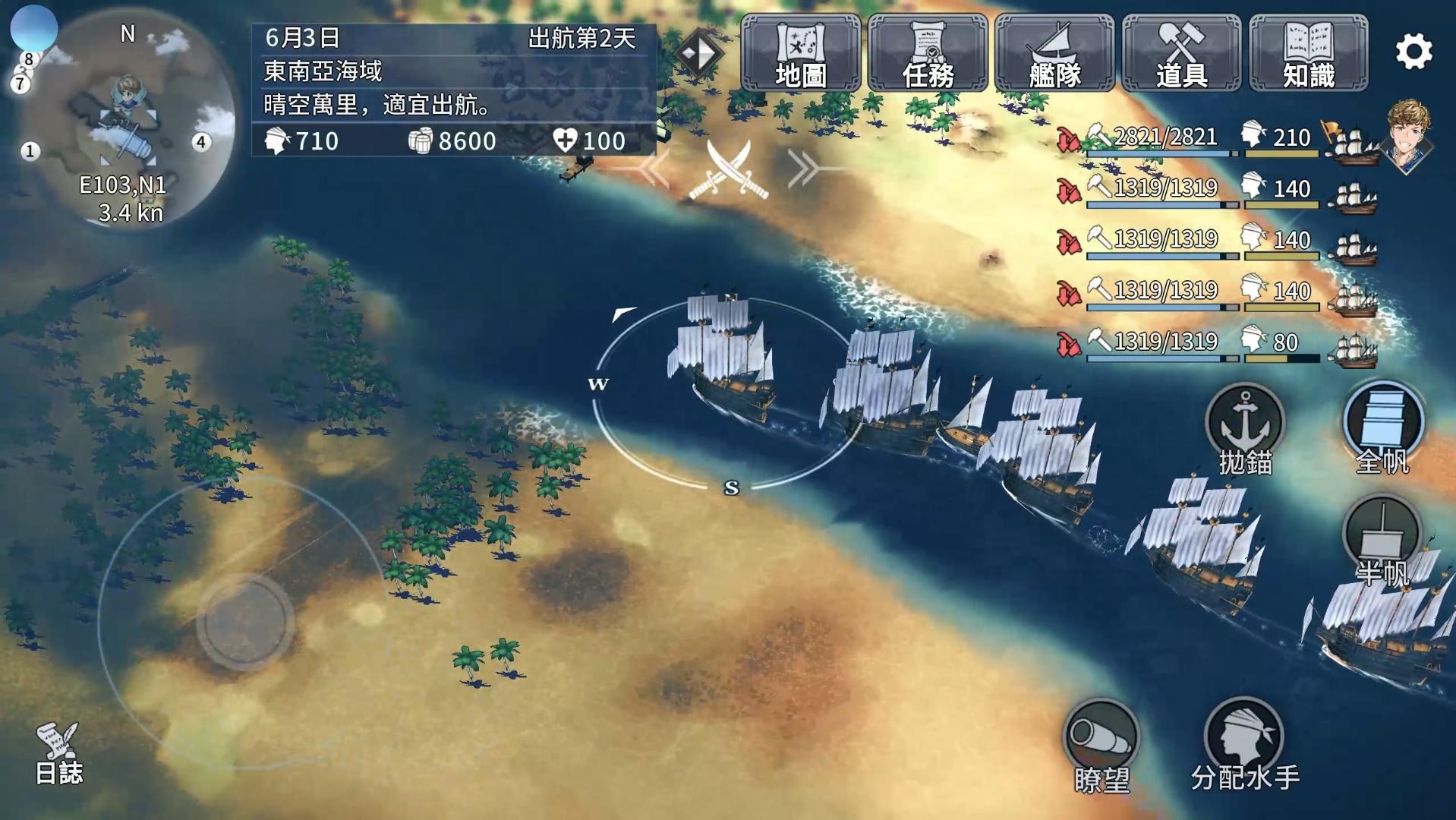Open the 道具 items menu

tap(1181, 53)
